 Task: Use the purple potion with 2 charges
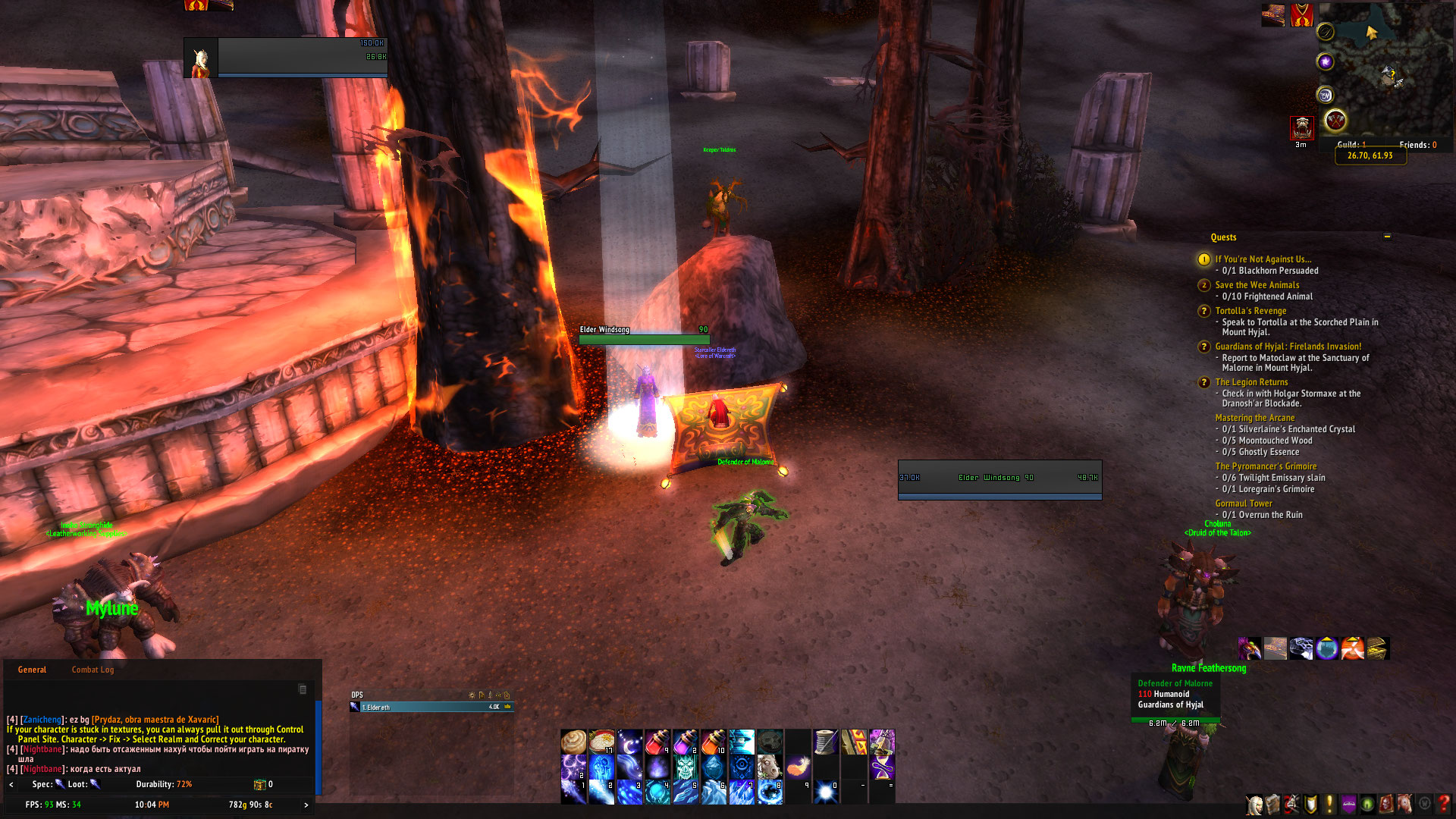coord(685,742)
